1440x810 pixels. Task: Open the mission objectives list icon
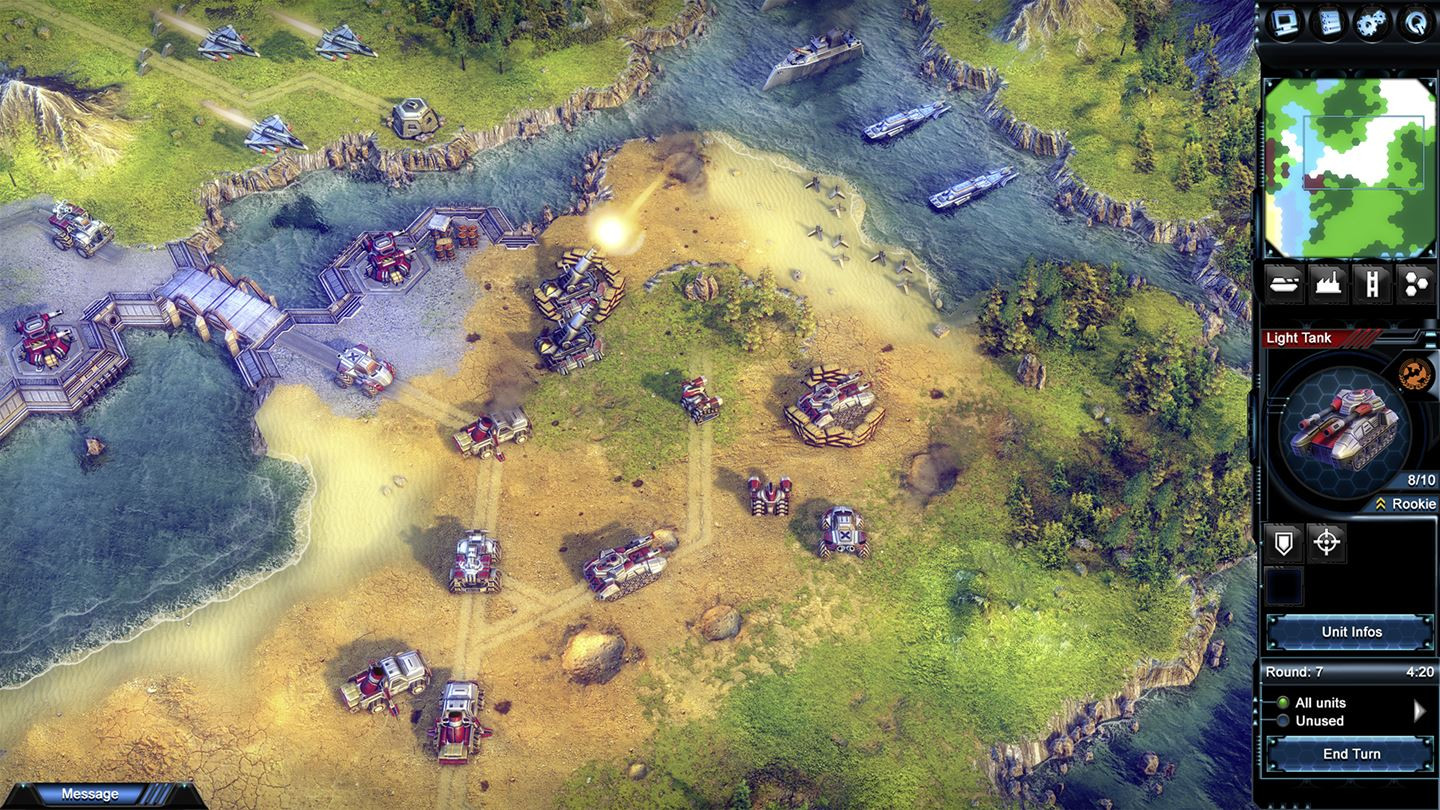click(x=1327, y=20)
